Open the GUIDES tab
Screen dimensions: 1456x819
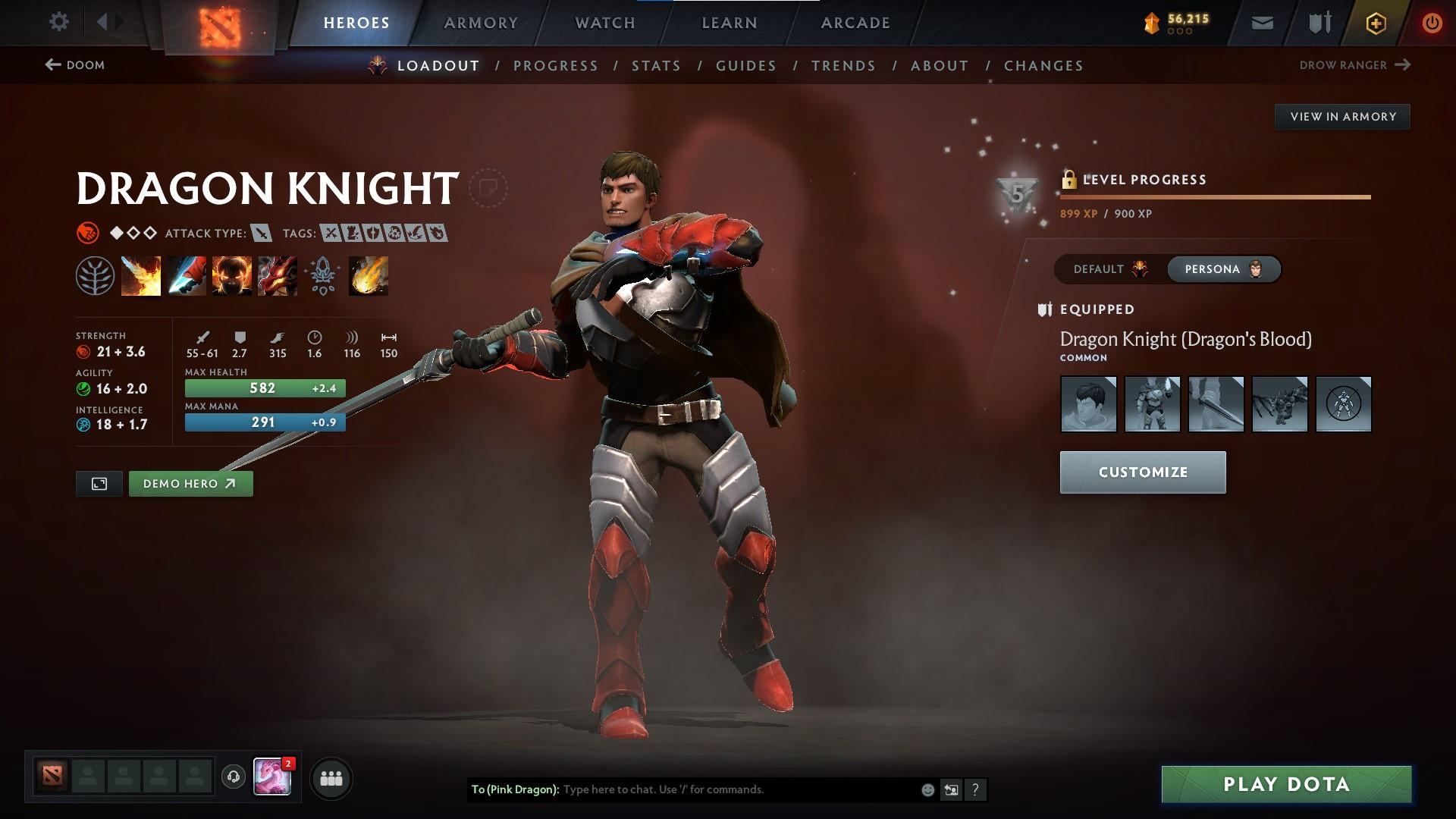(745, 66)
